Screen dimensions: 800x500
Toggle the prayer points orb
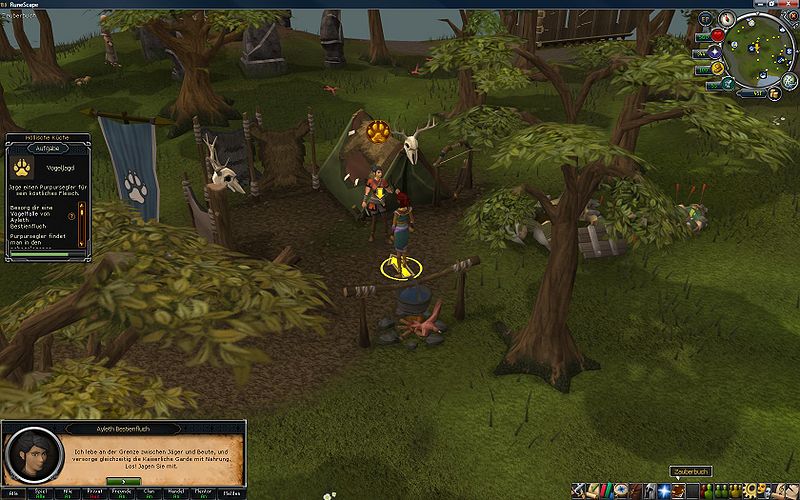click(x=714, y=53)
